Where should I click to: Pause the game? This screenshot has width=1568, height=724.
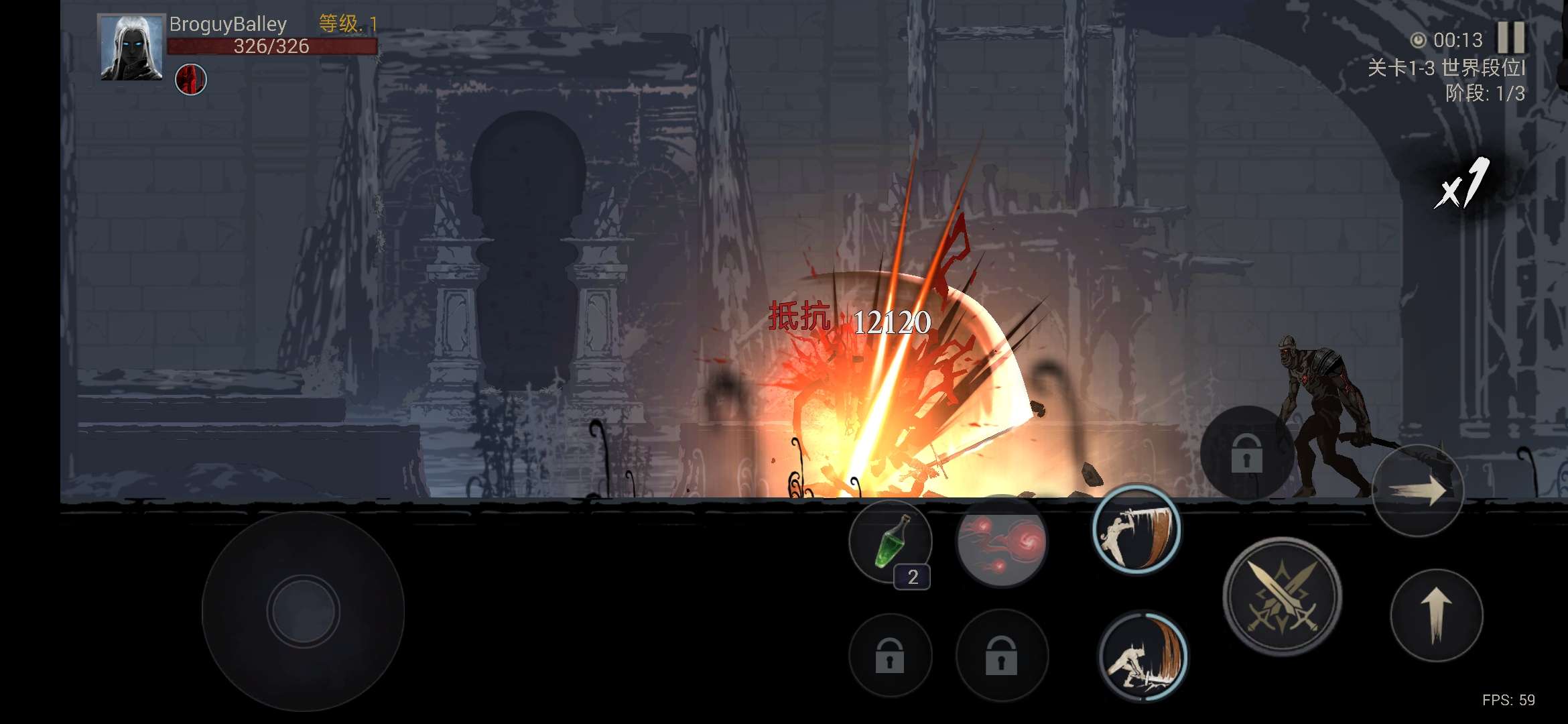tap(1510, 38)
